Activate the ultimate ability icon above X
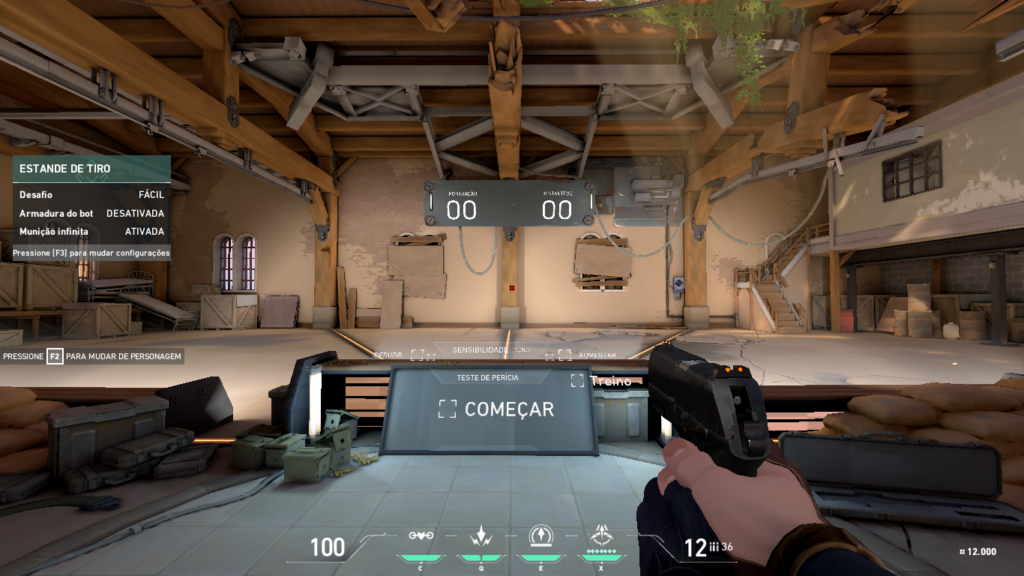This screenshot has width=1024, height=576. coord(602,535)
